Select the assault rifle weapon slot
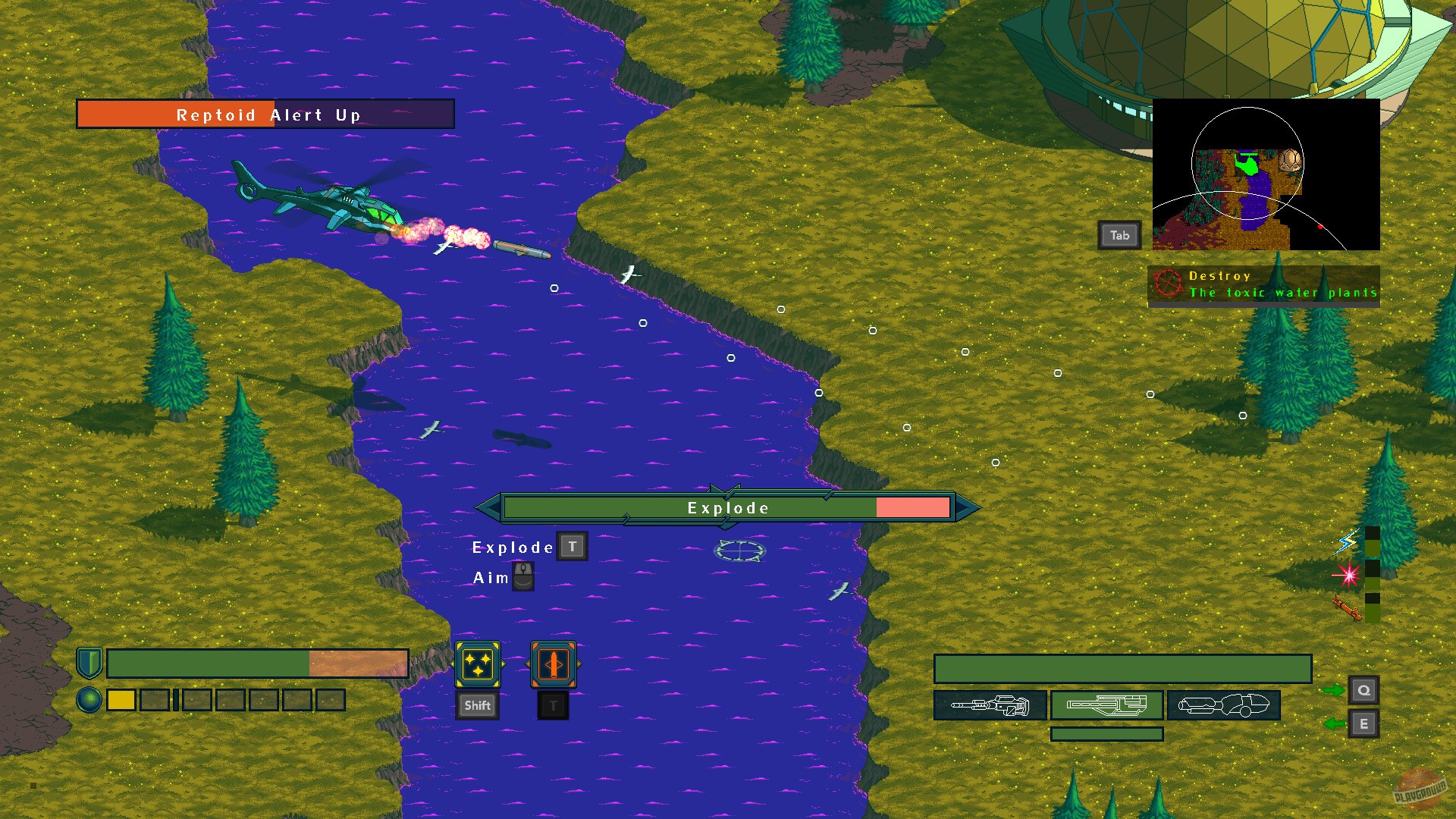 click(x=1106, y=705)
